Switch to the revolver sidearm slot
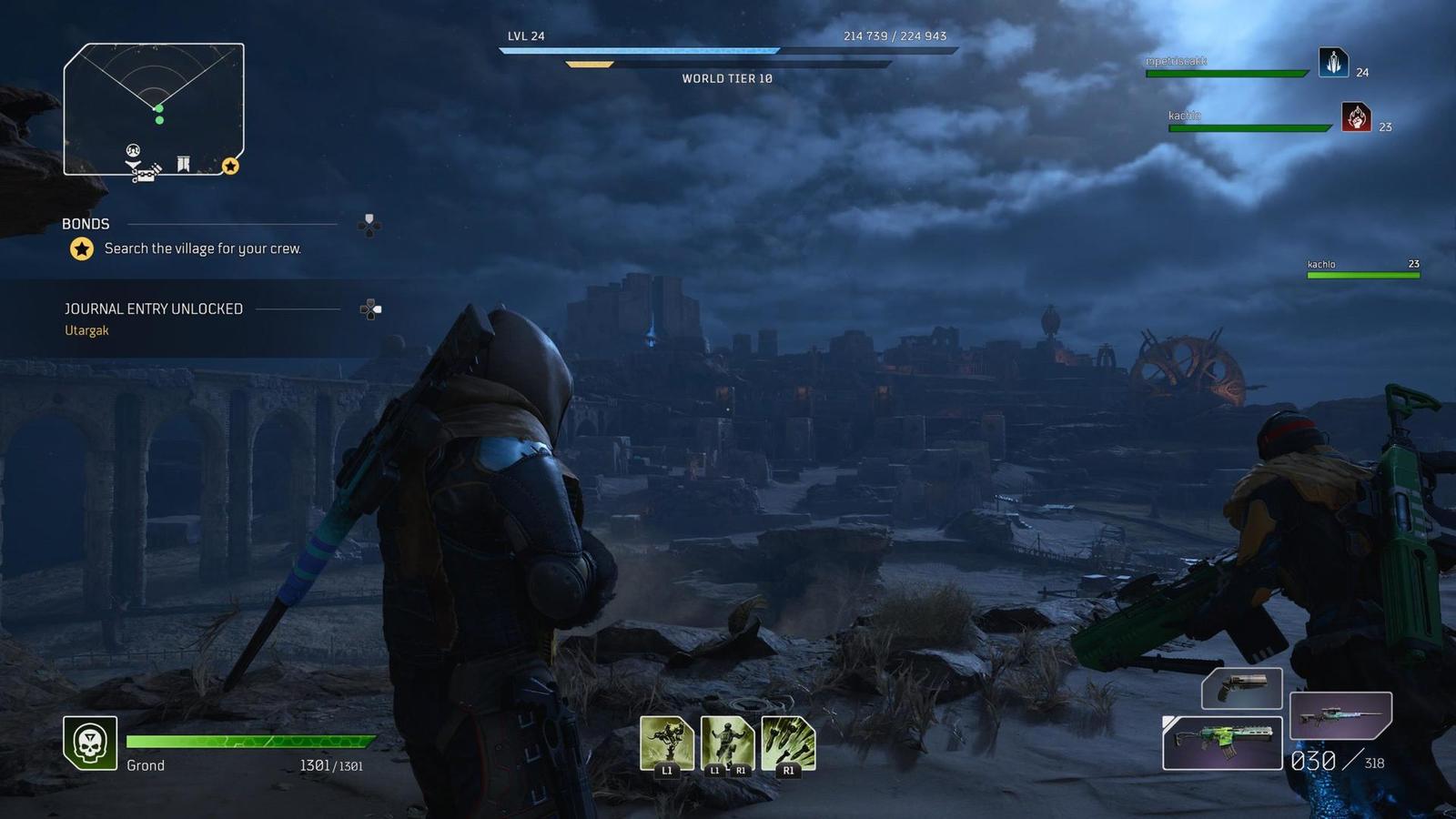 1241,687
